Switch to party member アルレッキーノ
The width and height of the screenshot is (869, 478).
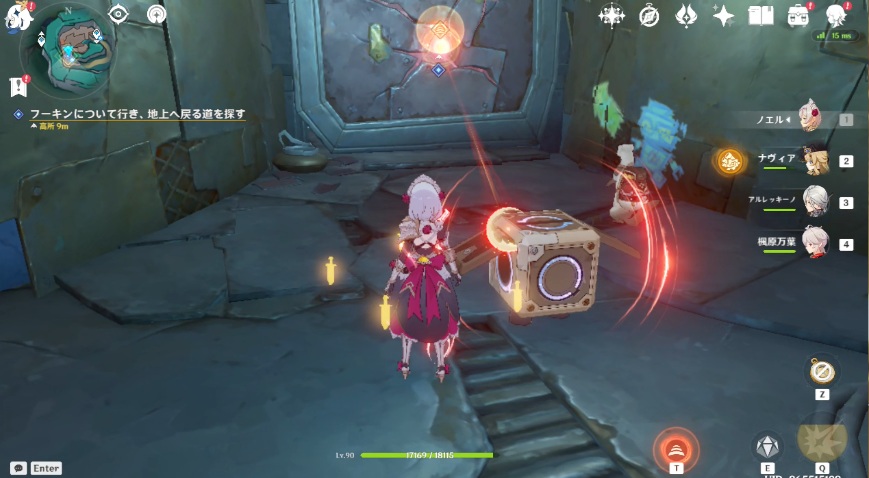tap(816, 201)
